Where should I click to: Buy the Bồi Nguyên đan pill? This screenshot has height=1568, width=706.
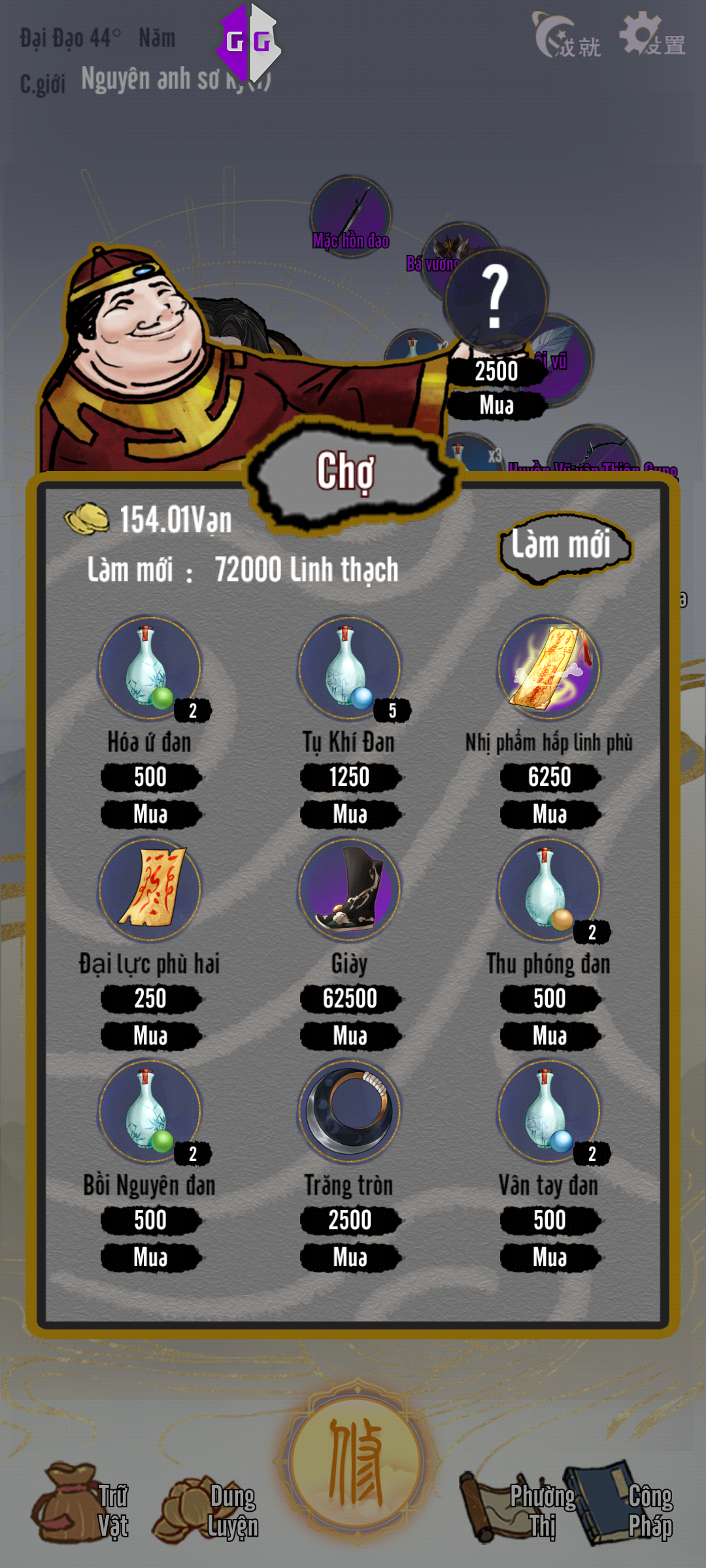150,1257
